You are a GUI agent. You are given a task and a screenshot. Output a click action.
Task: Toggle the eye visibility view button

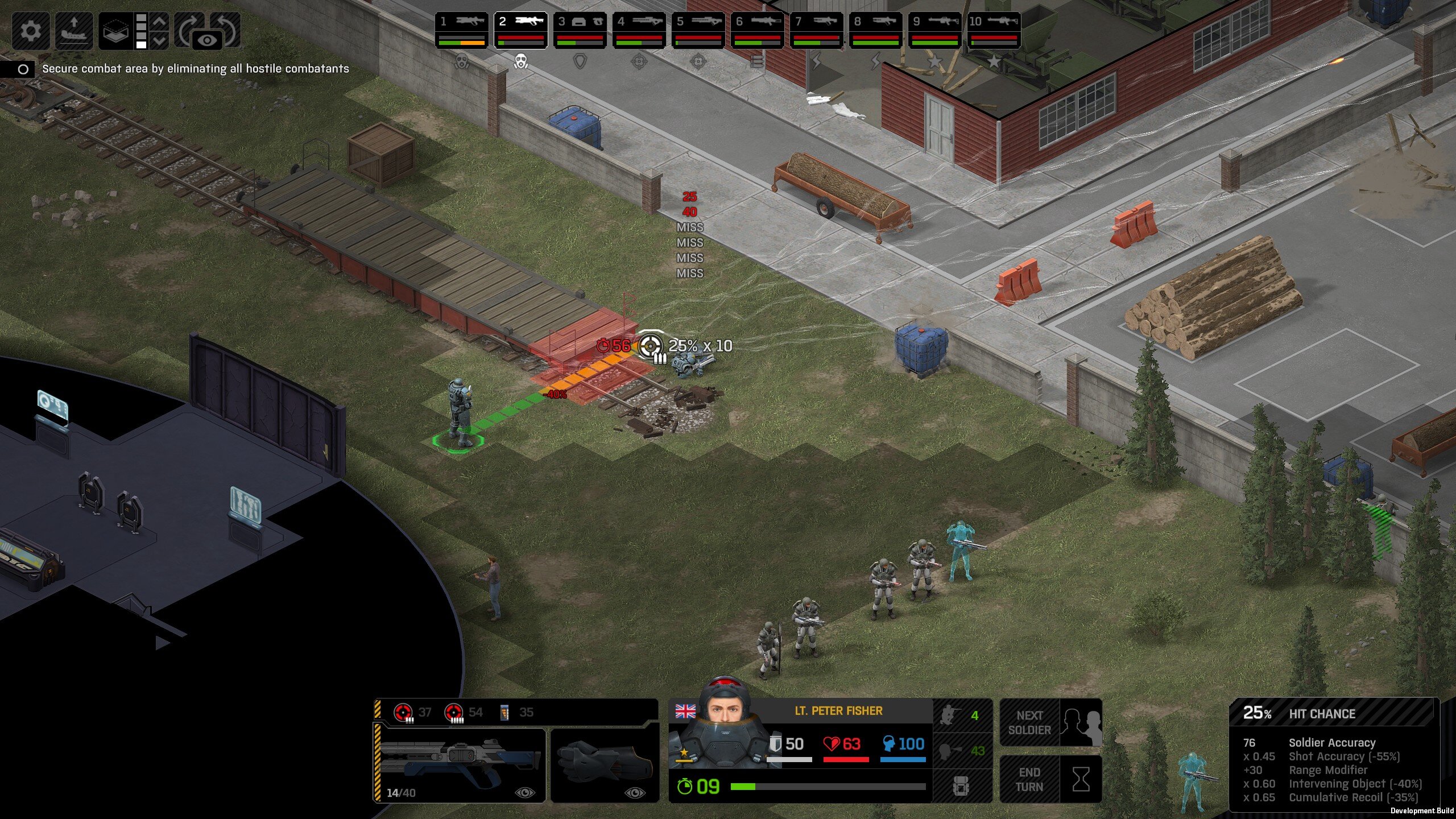(208, 40)
